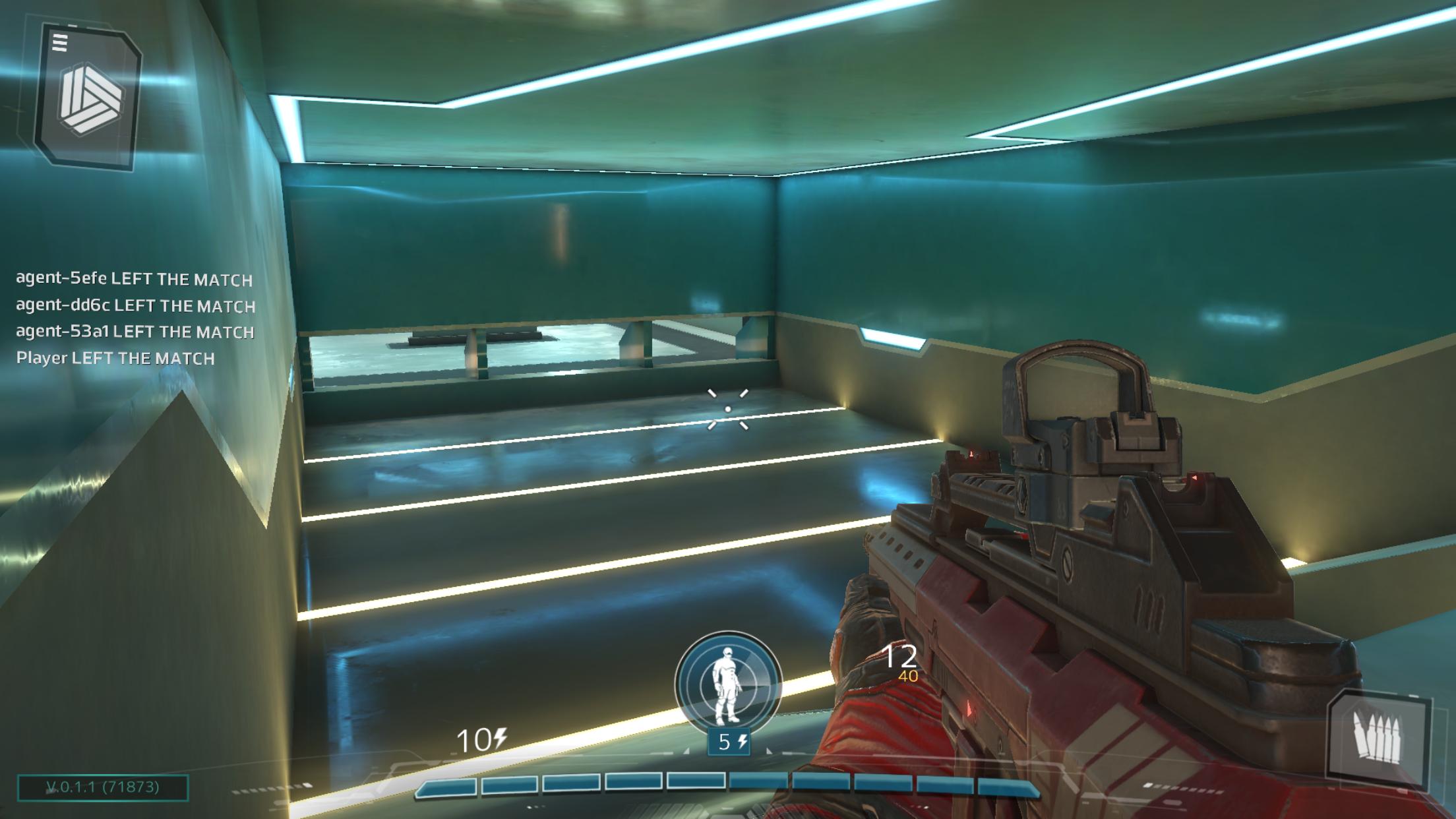Open the hamburger menu emblem button

[88, 96]
